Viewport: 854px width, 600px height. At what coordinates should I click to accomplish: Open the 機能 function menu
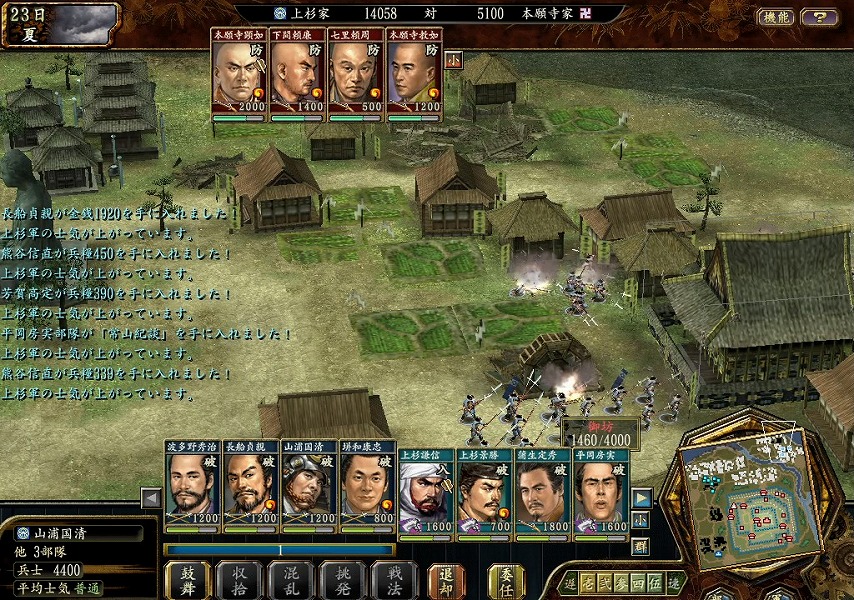point(776,17)
